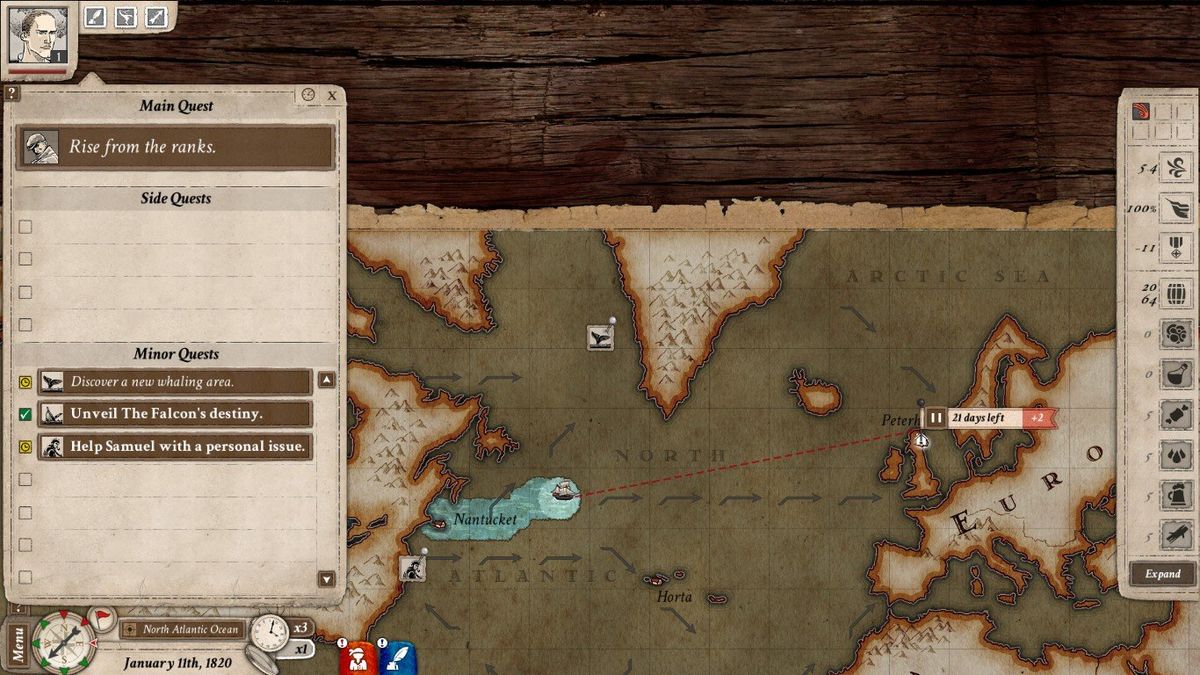Viewport: 1200px width, 675px height.
Task: Pause the voyage countdown
Action: pyautogui.click(x=936, y=418)
